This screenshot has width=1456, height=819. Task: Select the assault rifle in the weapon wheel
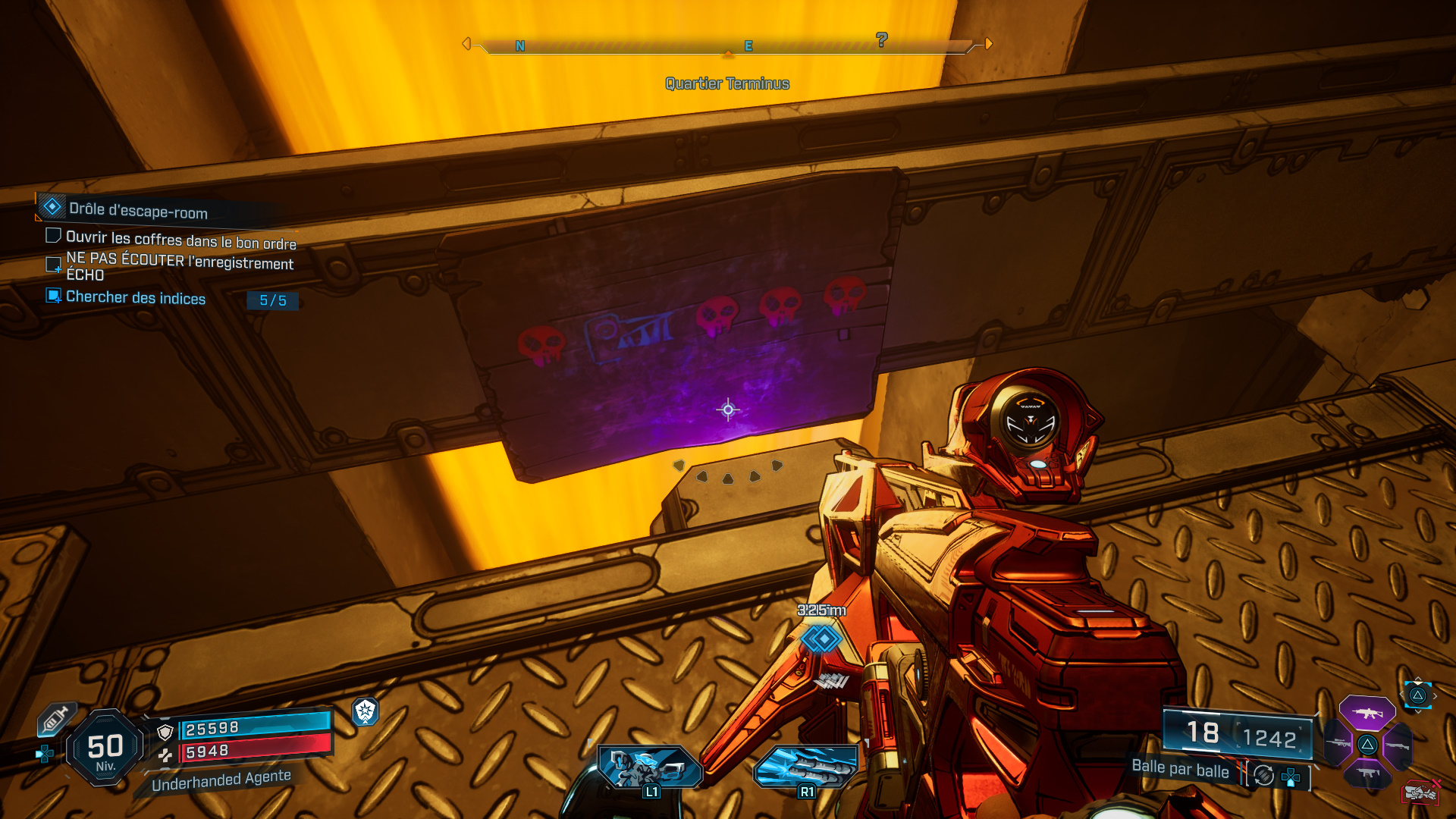tap(1368, 714)
